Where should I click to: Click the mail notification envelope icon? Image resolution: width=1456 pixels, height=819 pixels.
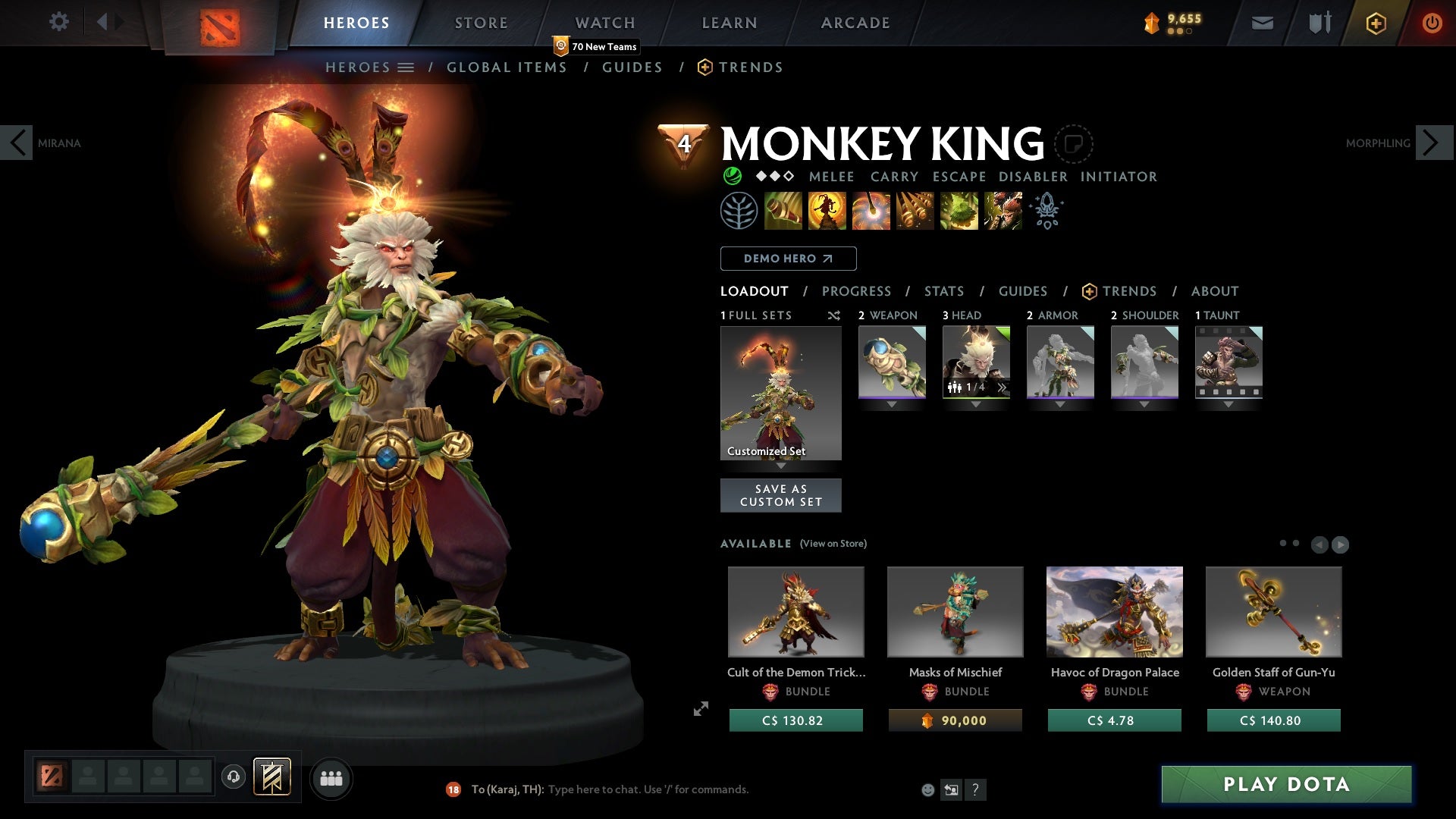[x=1263, y=22]
